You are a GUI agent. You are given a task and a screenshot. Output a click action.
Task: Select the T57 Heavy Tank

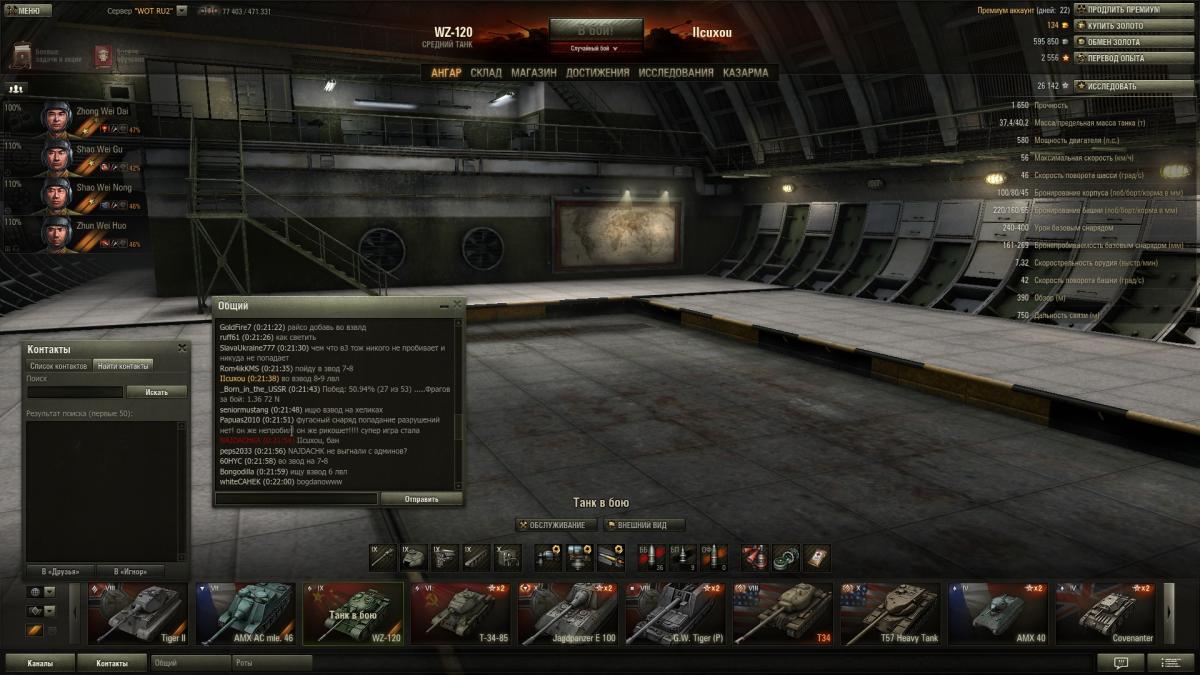tap(890, 614)
